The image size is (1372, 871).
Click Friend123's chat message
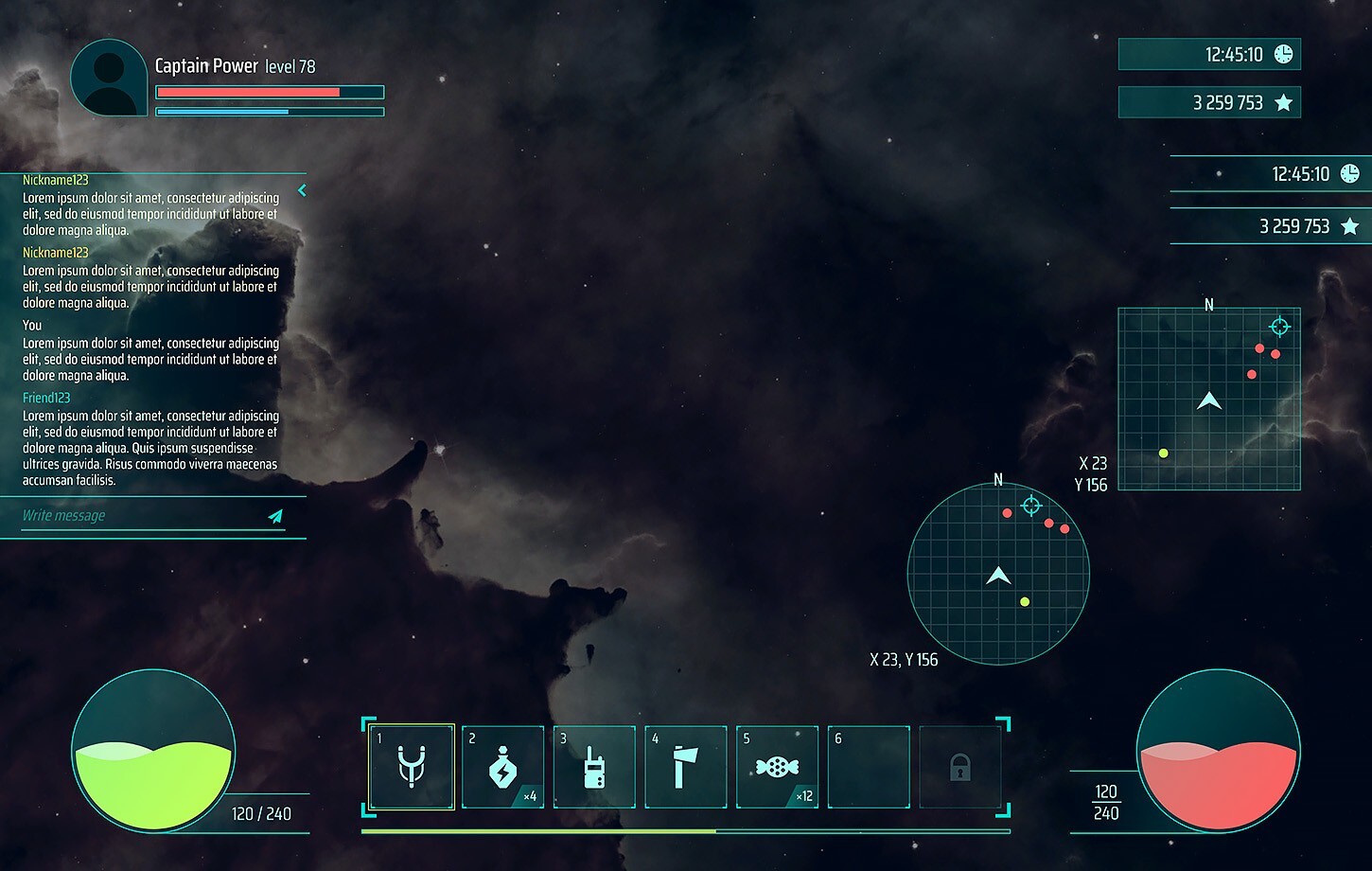[151, 438]
